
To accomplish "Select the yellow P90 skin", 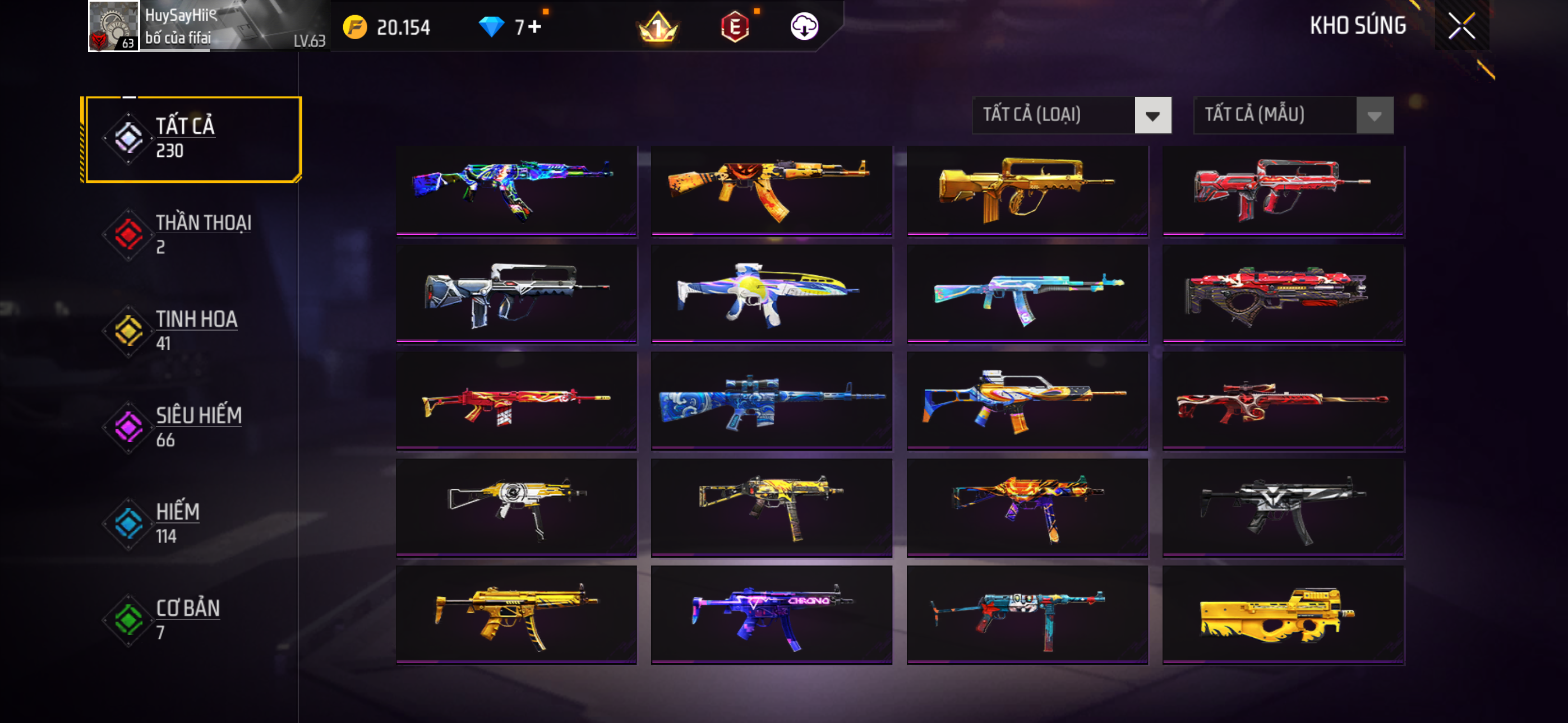I will tap(1283, 615).
